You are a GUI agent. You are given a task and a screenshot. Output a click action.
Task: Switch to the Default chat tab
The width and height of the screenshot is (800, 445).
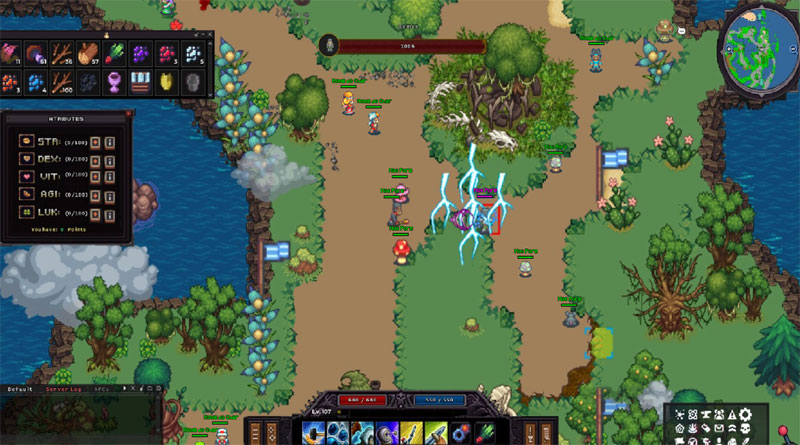(20, 388)
